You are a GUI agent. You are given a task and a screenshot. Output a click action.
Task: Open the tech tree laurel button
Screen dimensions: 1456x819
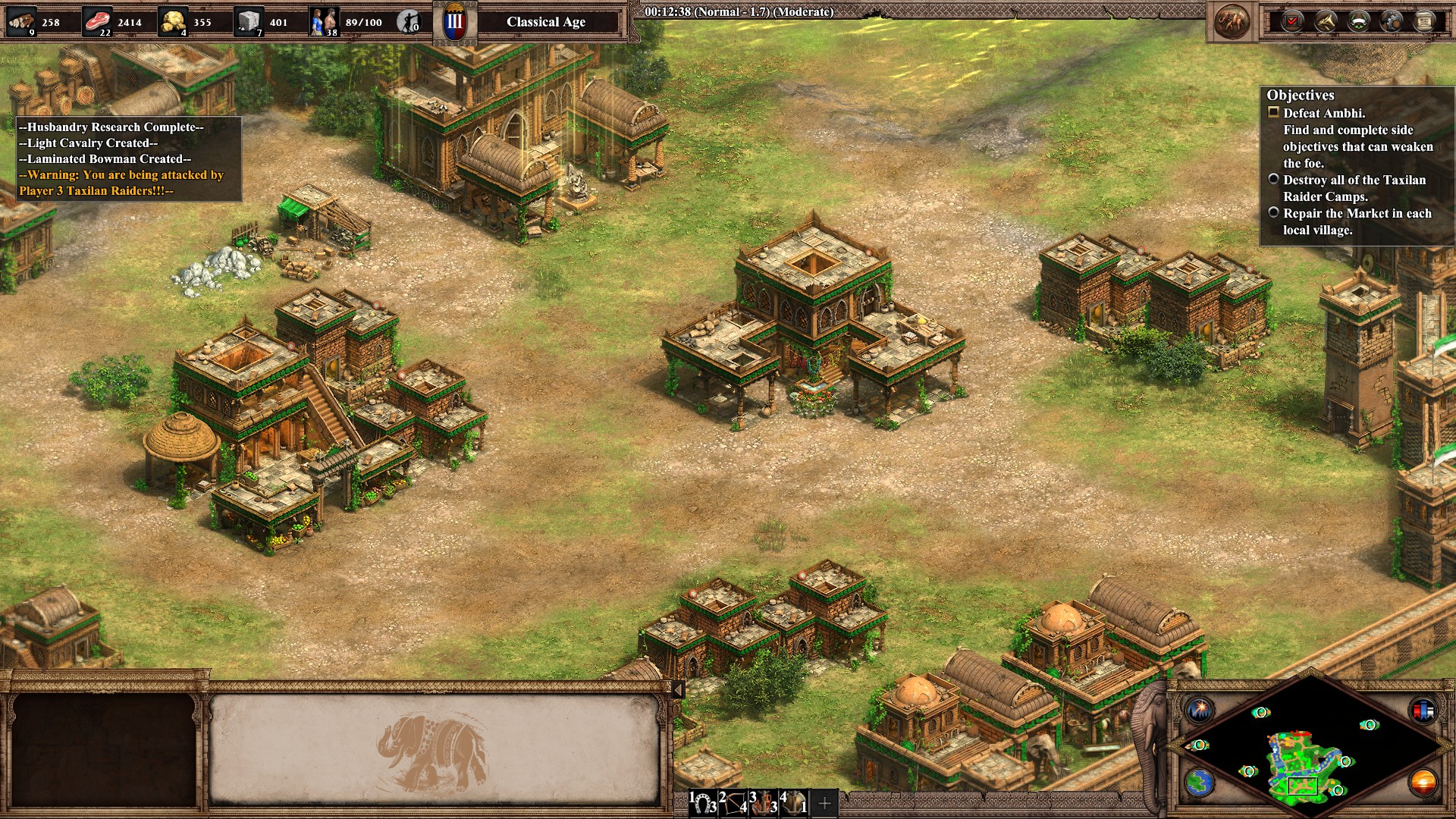pos(1358,21)
